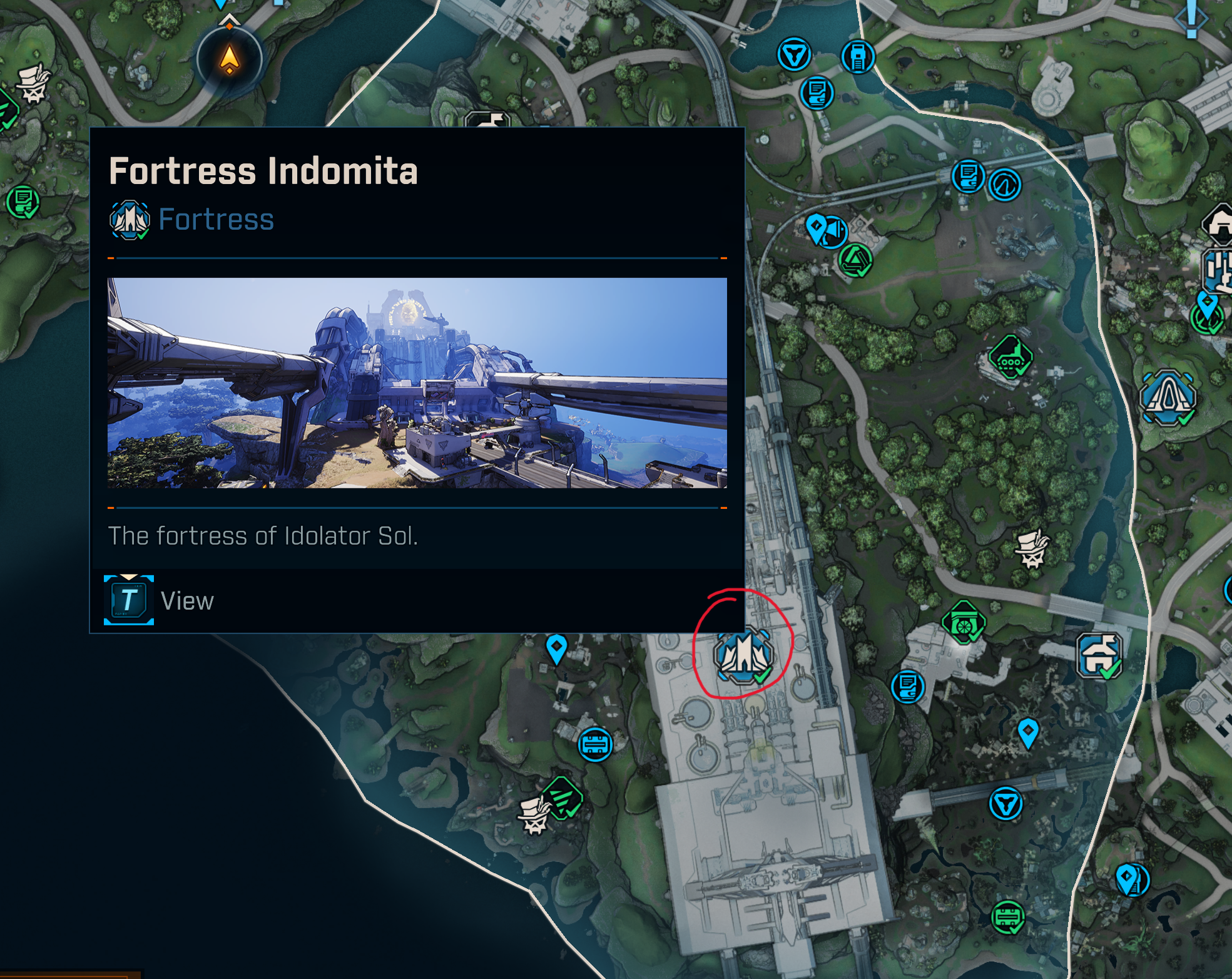Pick the green wheeled-cart marker with checkmark
Viewport: 1232px width, 979px height.
(x=964, y=622)
